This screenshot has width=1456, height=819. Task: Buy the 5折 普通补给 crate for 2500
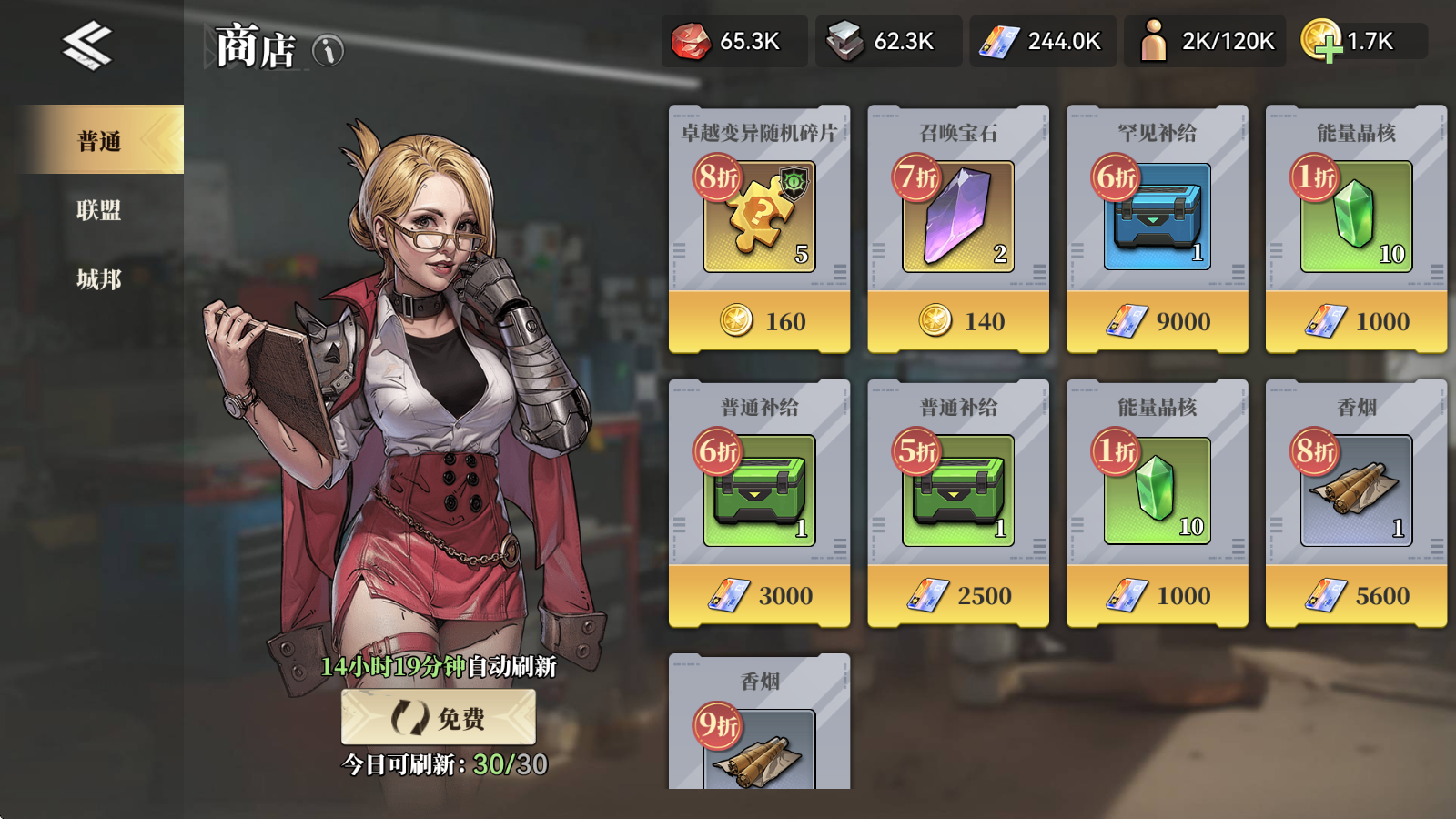pyautogui.click(x=957, y=595)
